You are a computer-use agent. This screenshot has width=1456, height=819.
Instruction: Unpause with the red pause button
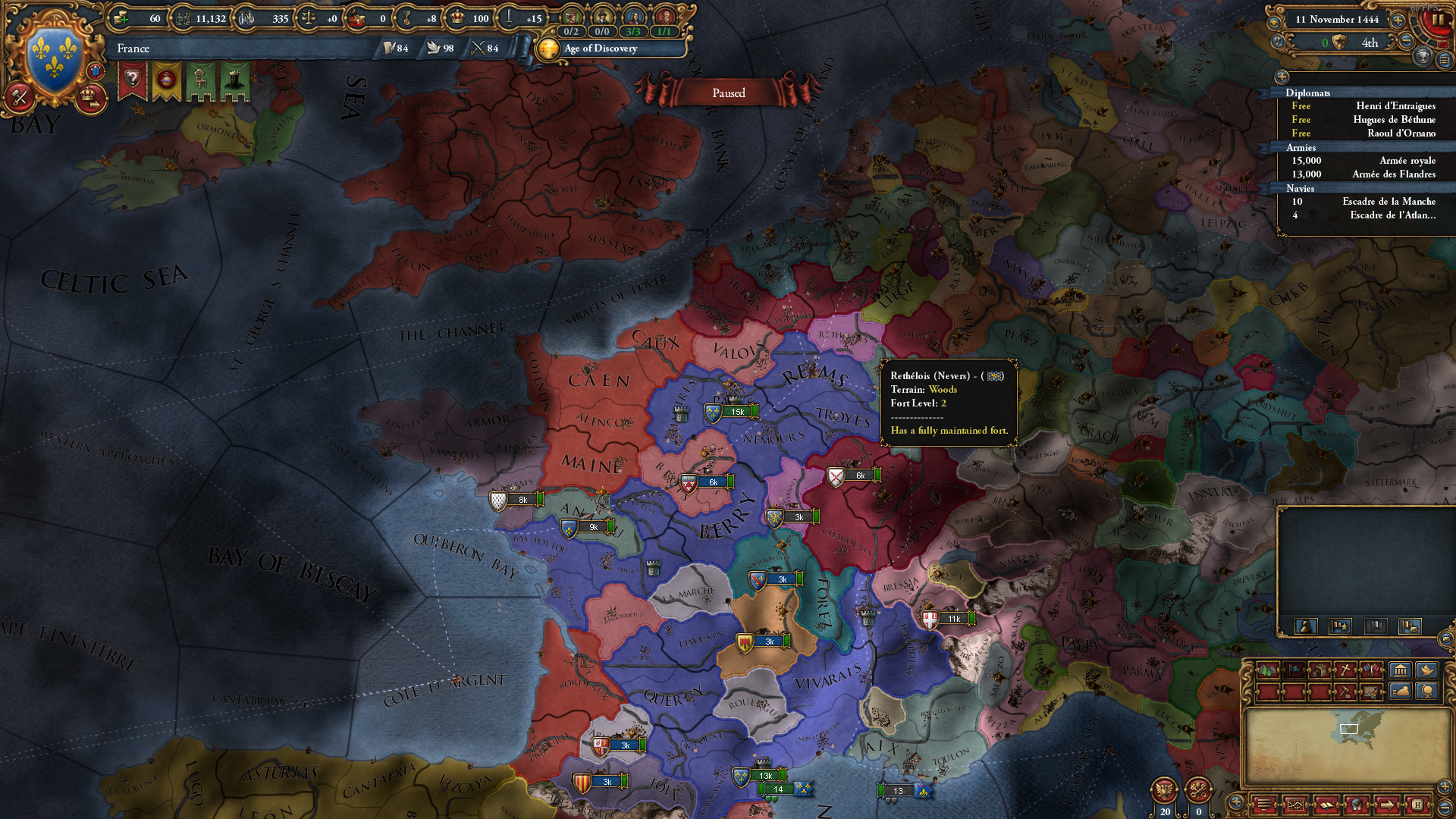point(1437,20)
